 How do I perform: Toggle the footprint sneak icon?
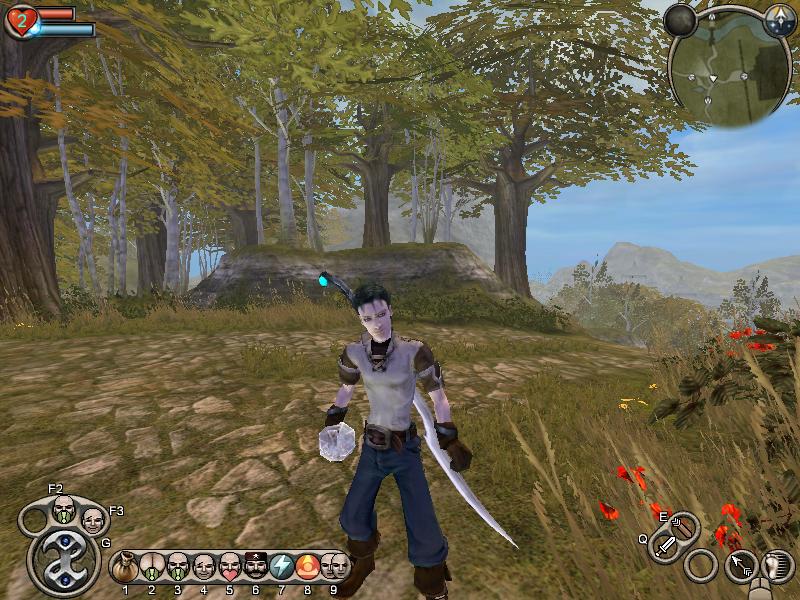775,566
